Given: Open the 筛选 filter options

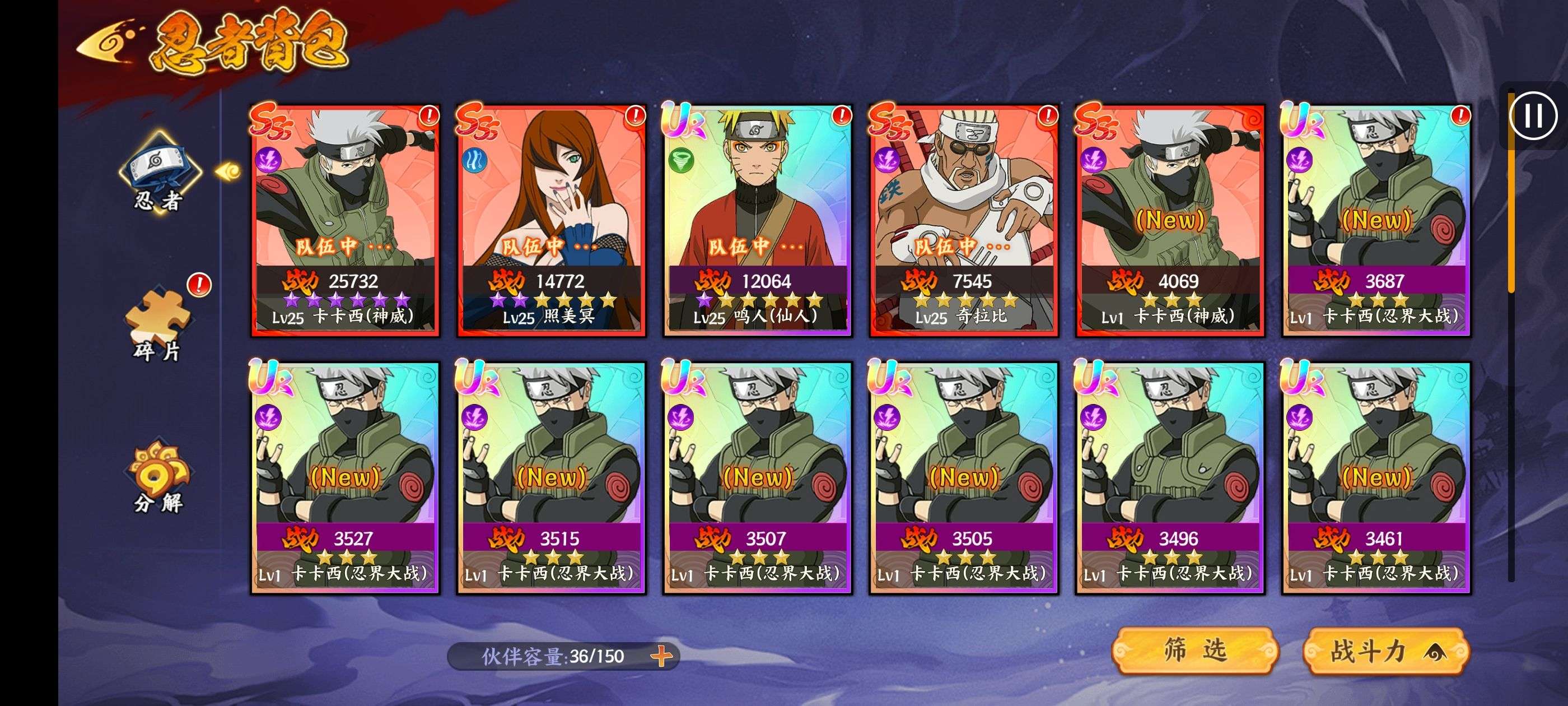Looking at the screenshot, I should (1194, 651).
